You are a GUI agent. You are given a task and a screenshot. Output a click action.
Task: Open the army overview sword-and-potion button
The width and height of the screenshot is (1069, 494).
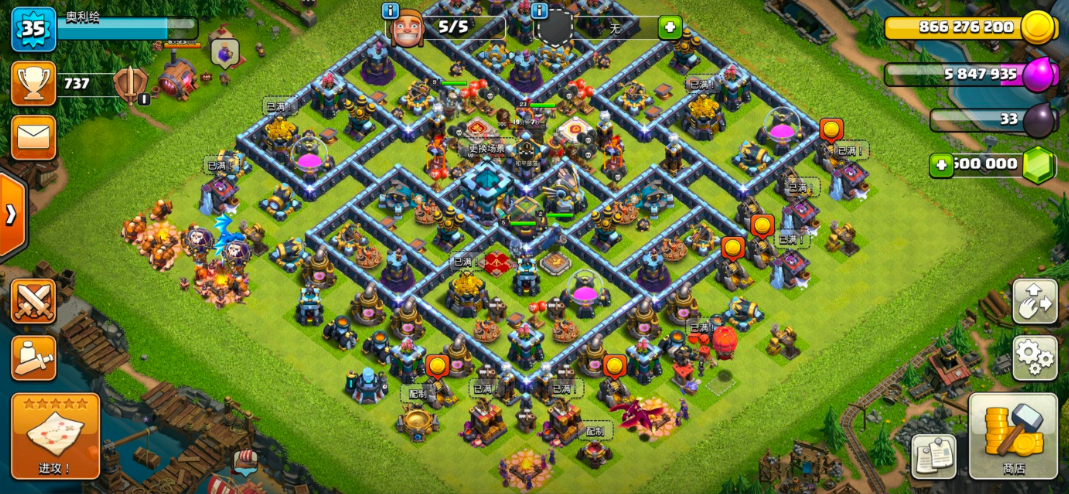coord(33,357)
